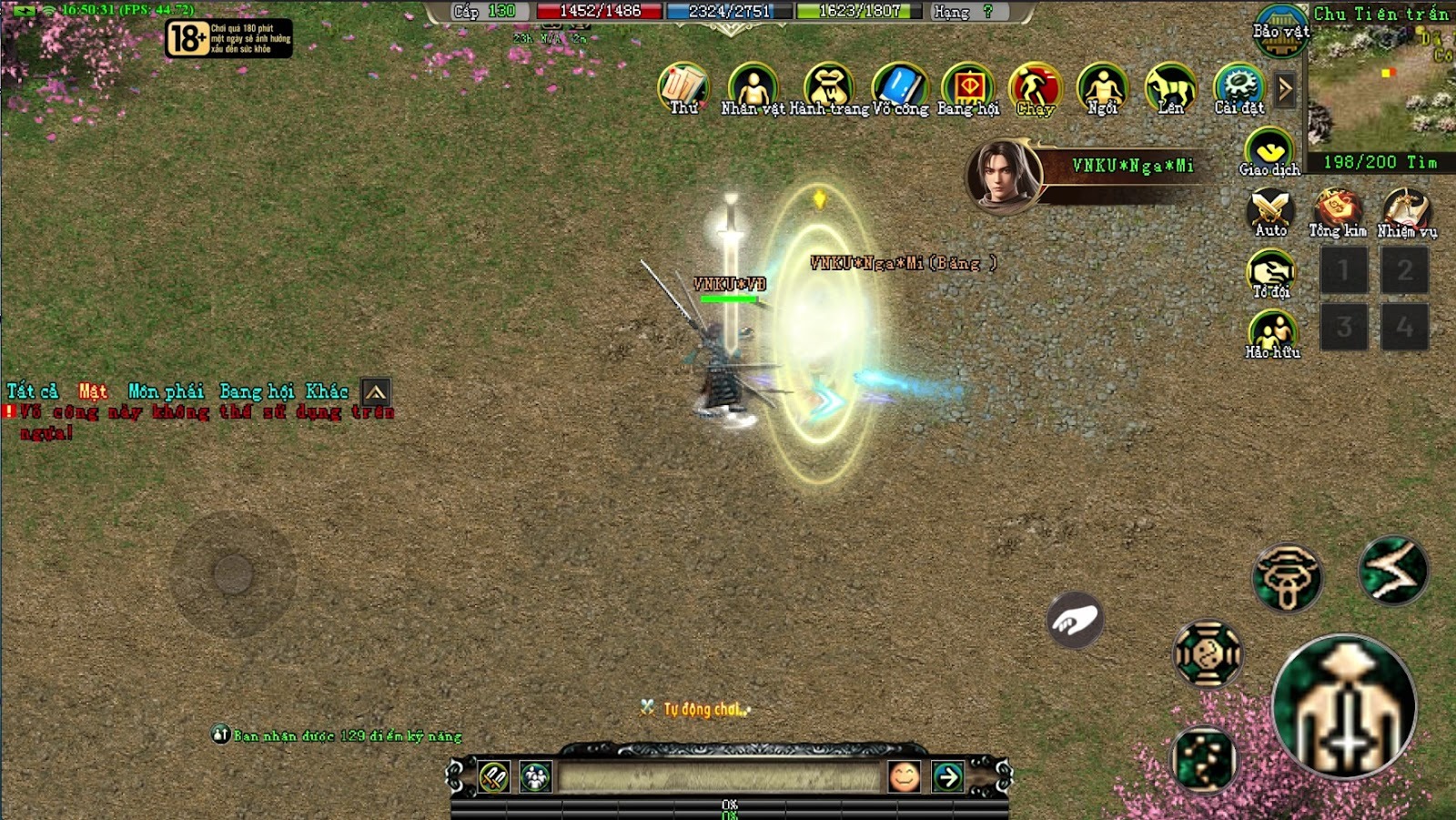Expand the top menu arrow button
The image size is (1456, 820).
(1285, 89)
